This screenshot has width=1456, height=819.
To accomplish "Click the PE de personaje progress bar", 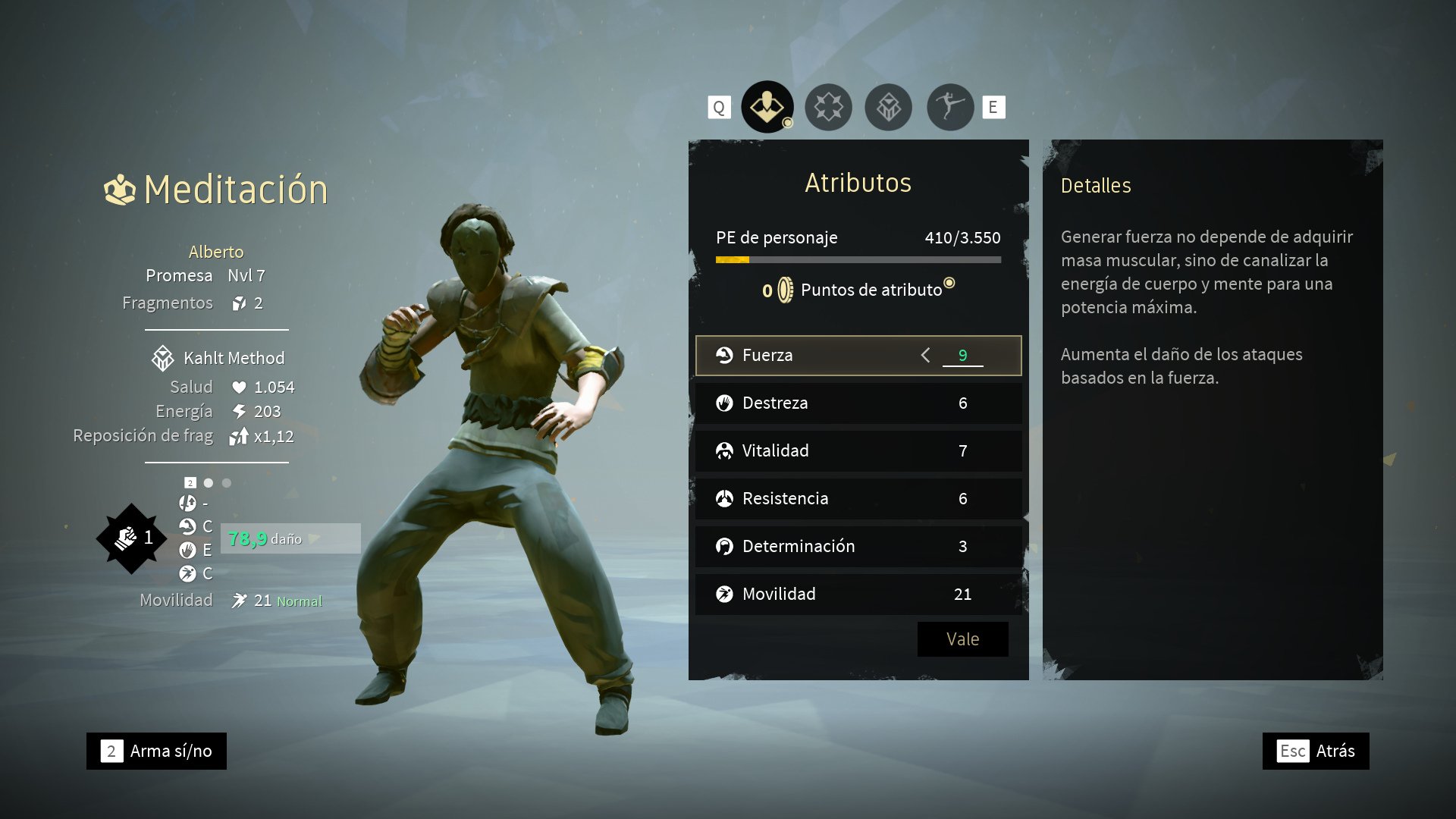I will (x=857, y=259).
